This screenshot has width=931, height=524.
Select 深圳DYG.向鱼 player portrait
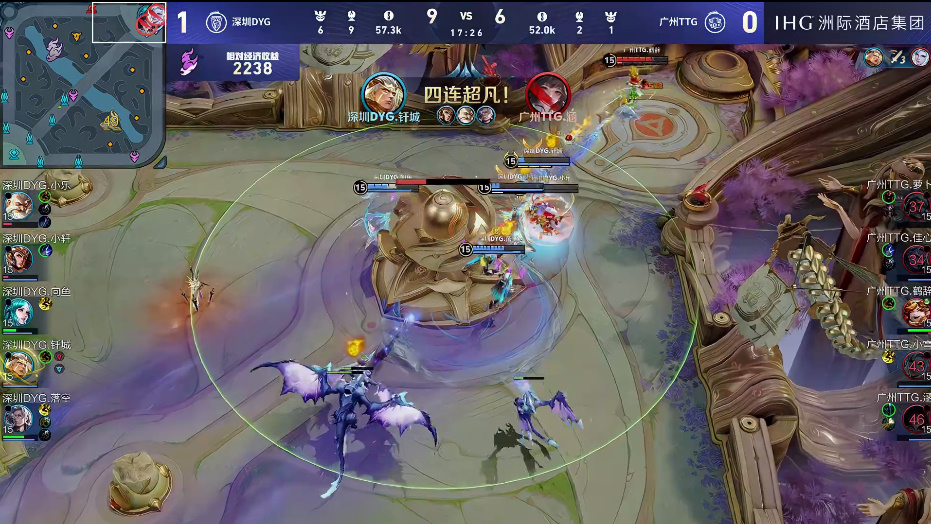point(19,312)
